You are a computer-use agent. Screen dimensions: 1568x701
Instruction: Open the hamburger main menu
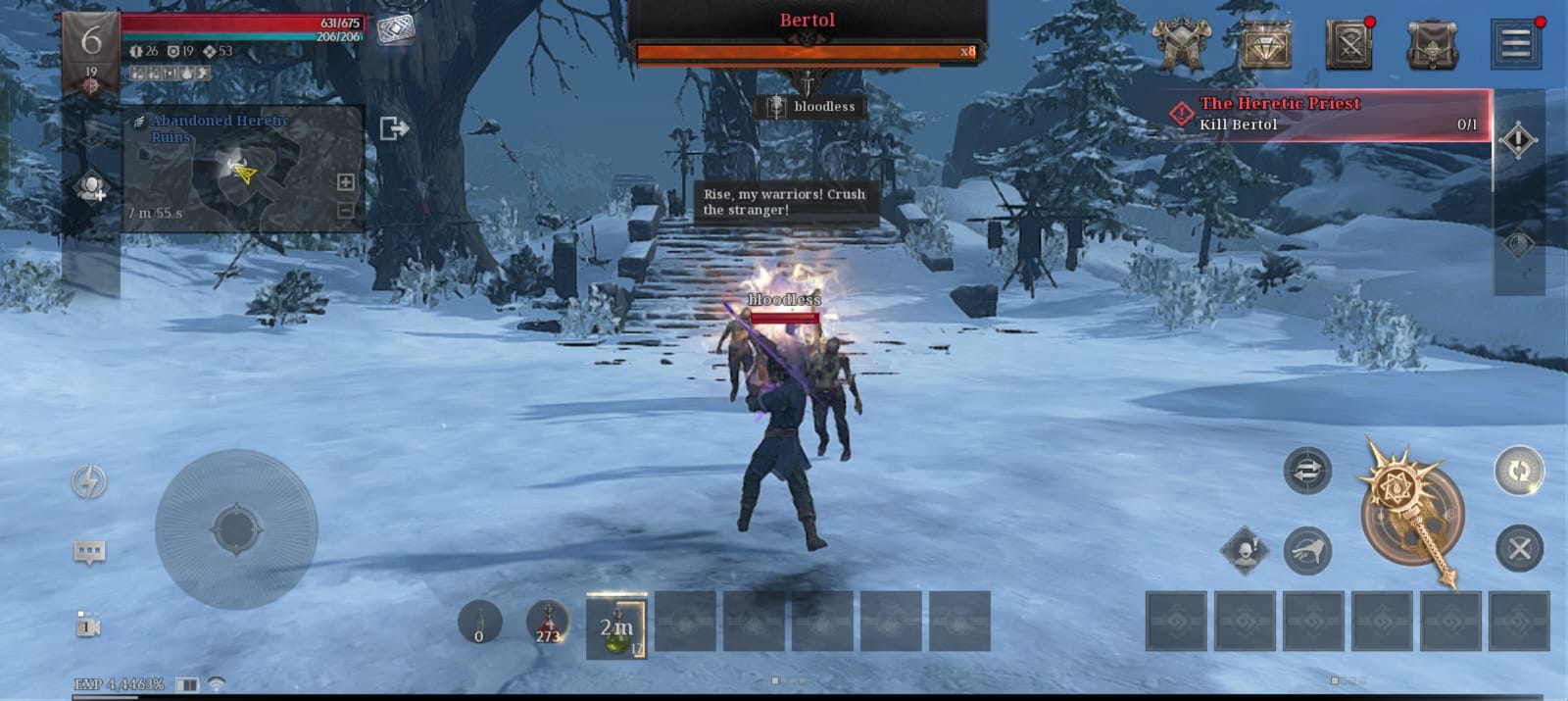coord(1515,43)
